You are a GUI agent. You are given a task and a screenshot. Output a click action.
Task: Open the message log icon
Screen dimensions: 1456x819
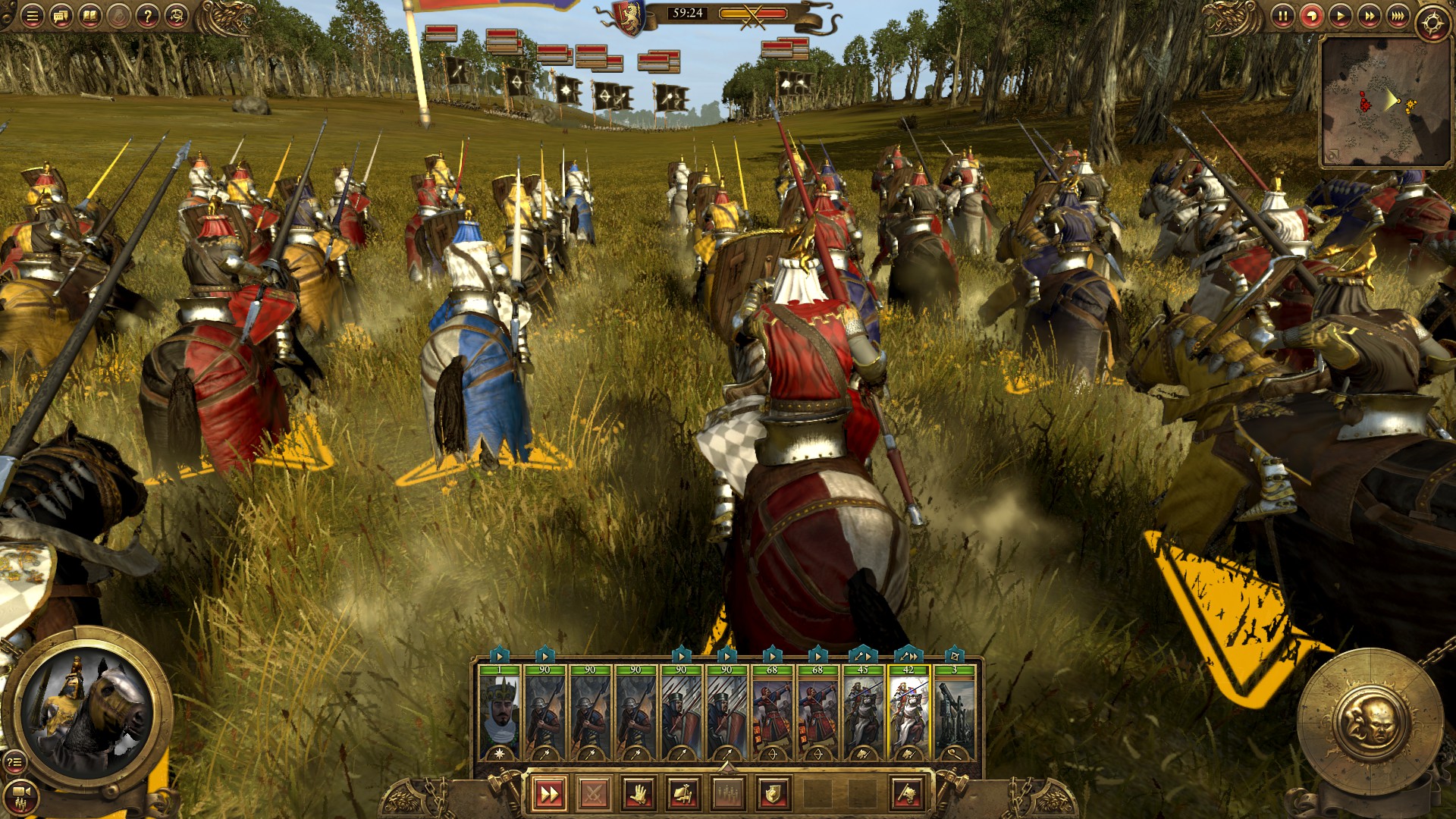60,15
